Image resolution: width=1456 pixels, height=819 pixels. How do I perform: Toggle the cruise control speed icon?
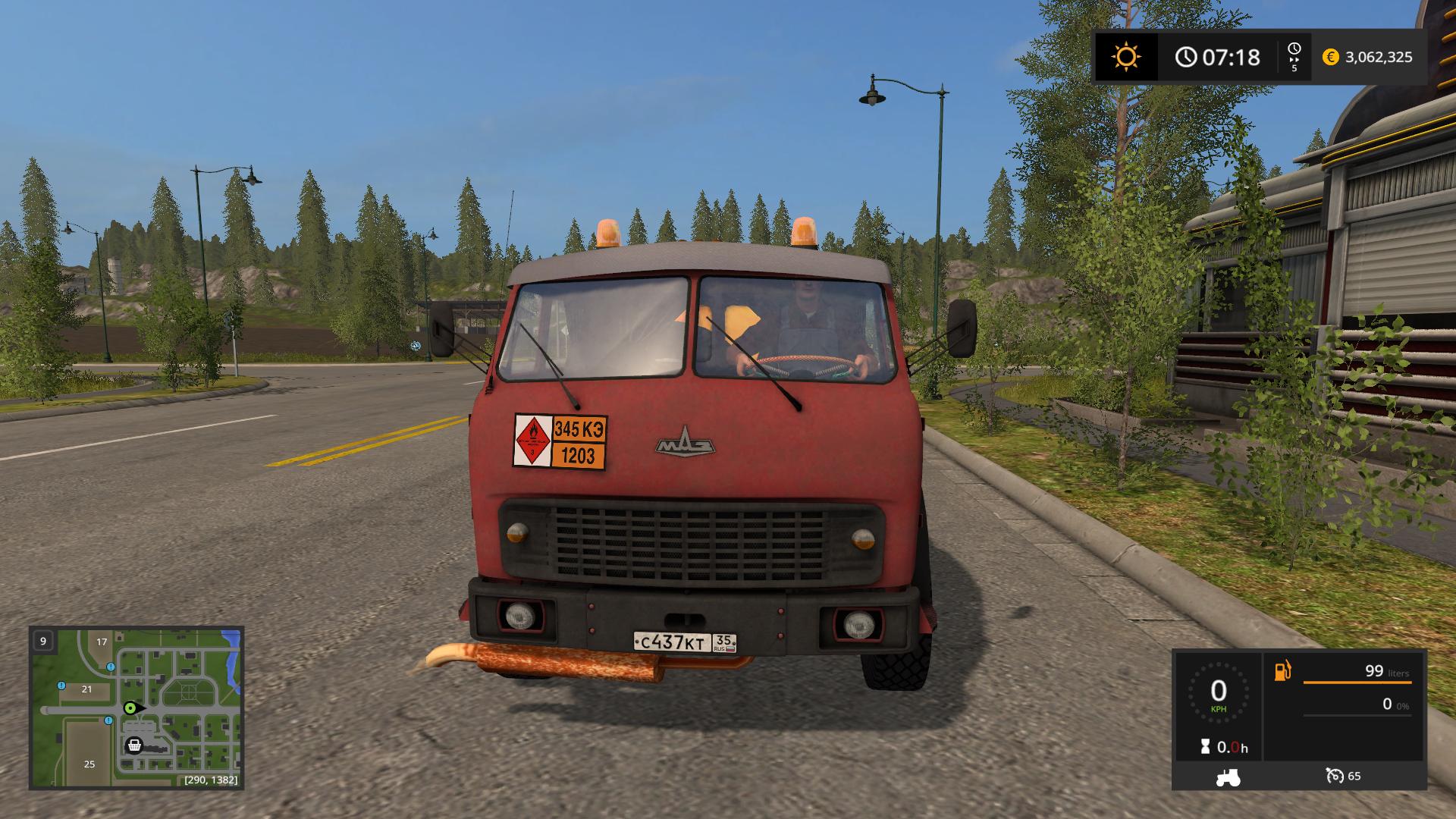(1335, 776)
